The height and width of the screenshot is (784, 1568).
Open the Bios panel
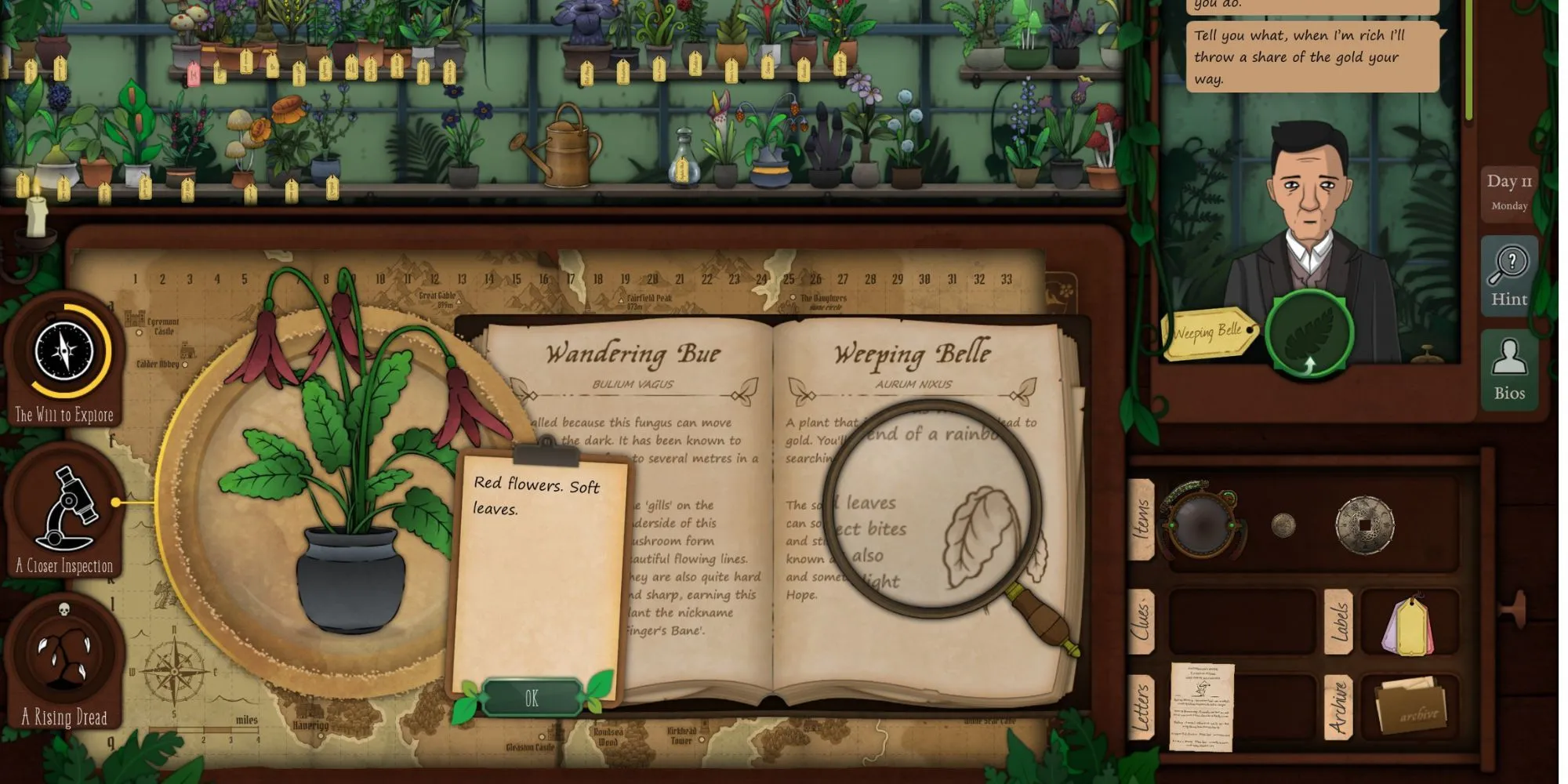pyautogui.click(x=1508, y=370)
